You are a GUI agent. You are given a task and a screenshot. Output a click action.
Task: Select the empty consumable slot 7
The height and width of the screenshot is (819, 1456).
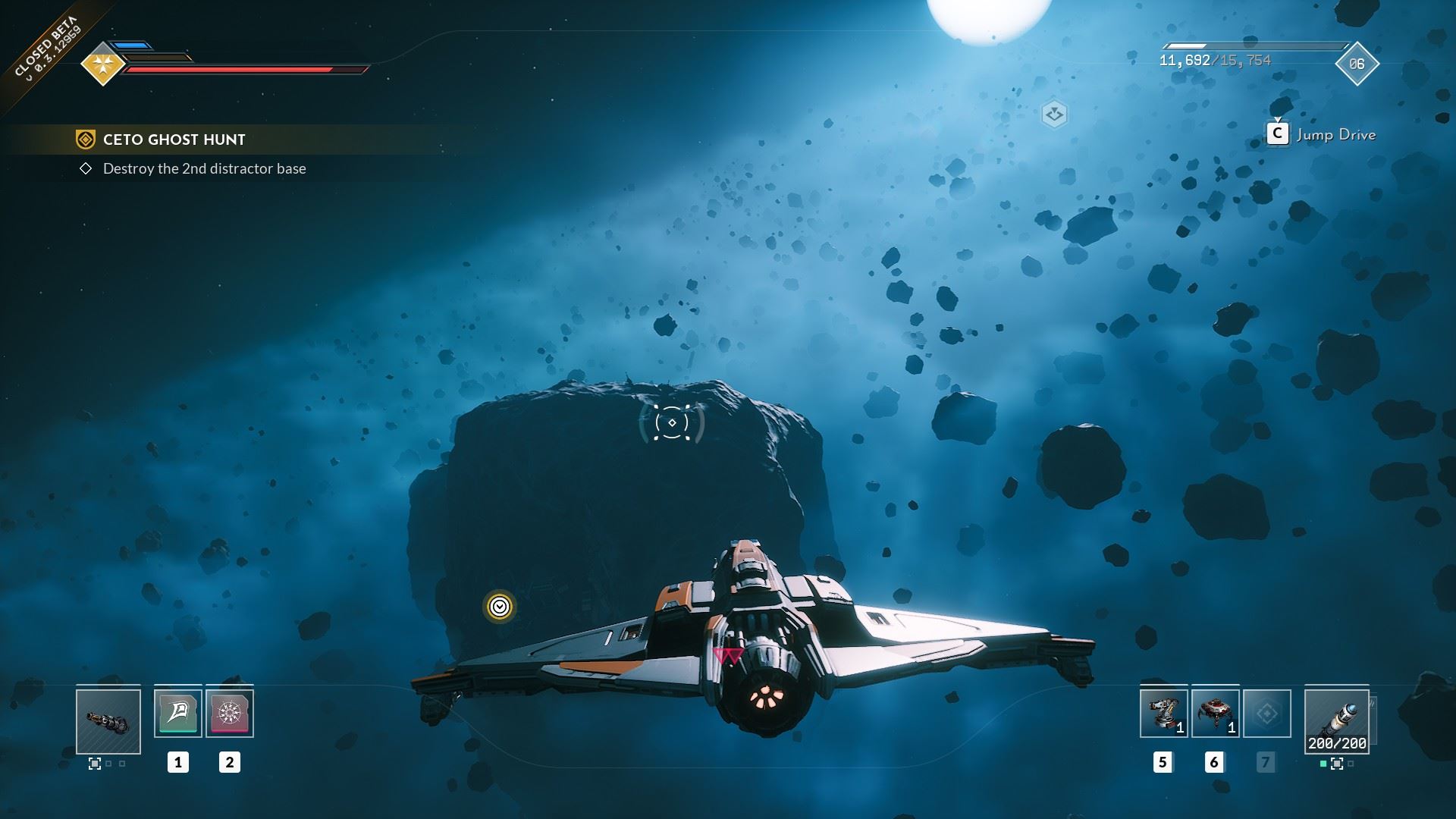click(1266, 713)
